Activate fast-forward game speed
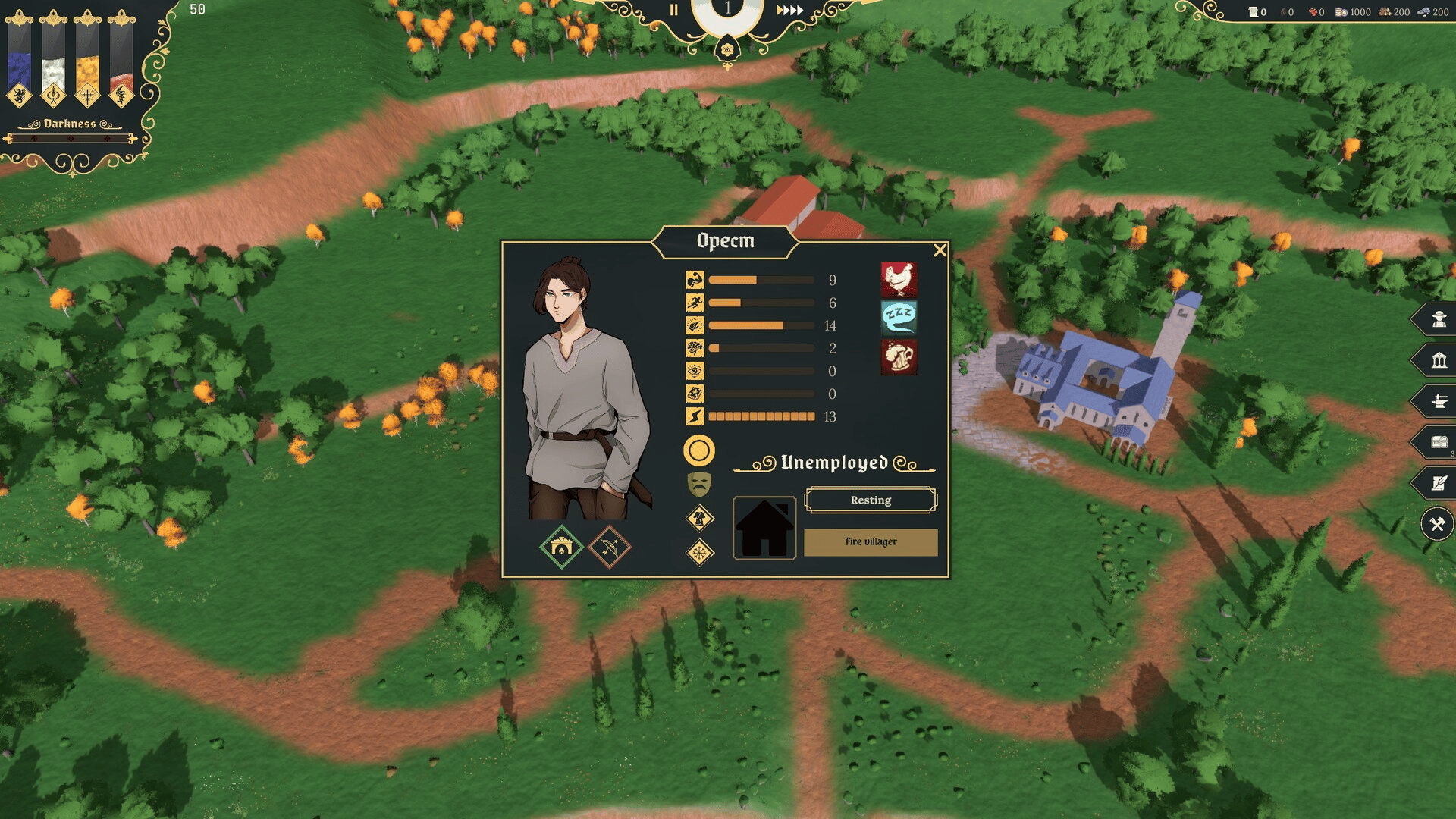Viewport: 1456px width, 819px height. [x=789, y=11]
